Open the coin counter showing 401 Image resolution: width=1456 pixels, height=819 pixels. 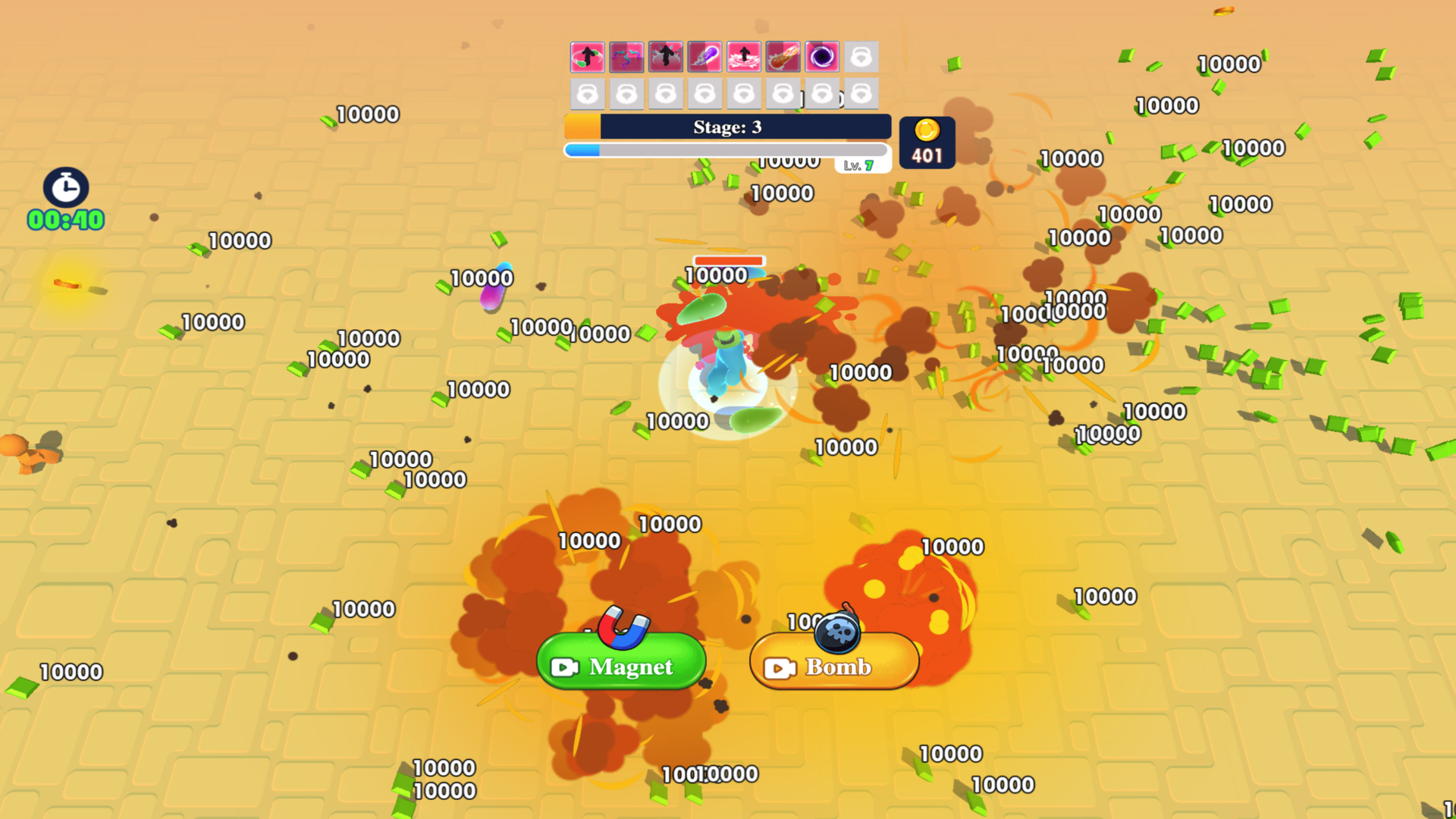pos(926,141)
